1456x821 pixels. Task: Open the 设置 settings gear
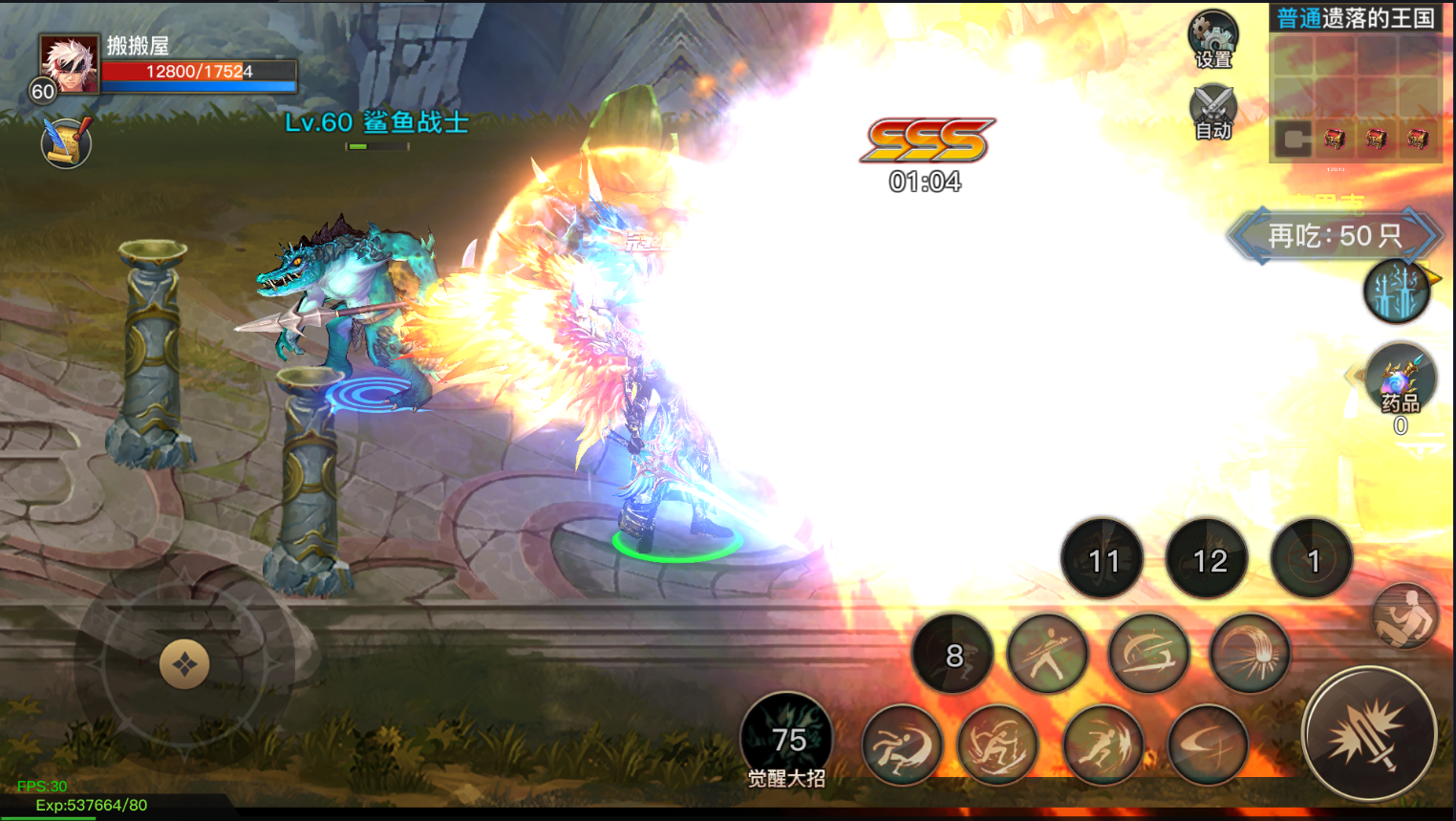tap(1213, 40)
